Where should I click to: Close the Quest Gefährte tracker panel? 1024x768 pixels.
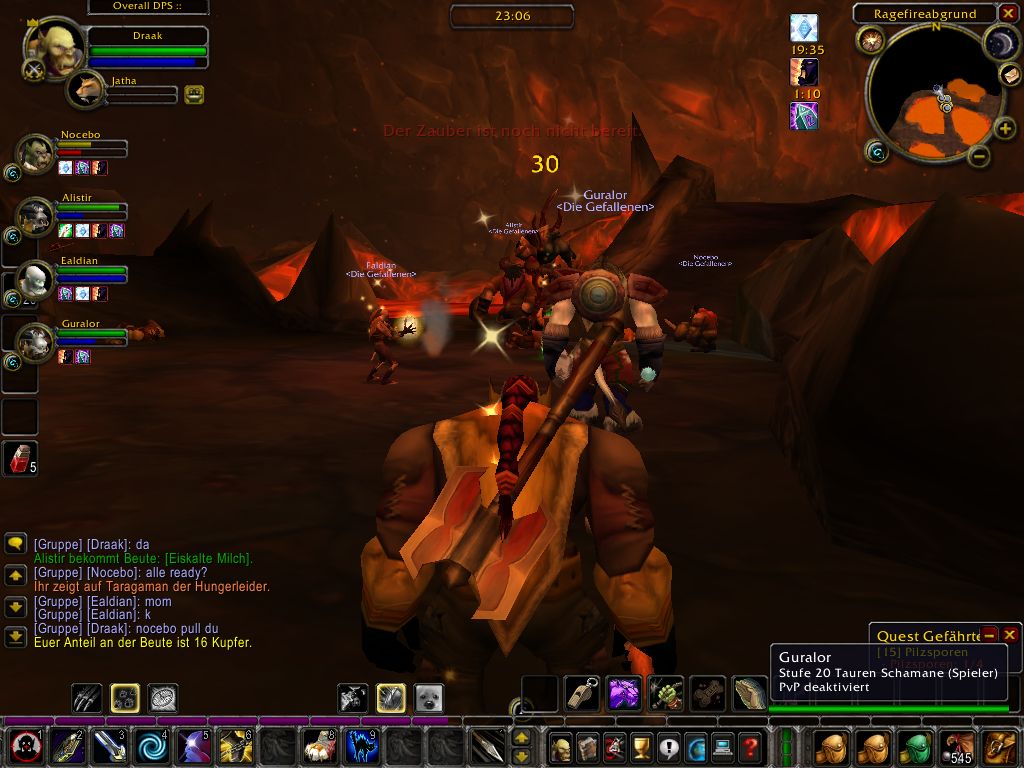[1010, 635]
